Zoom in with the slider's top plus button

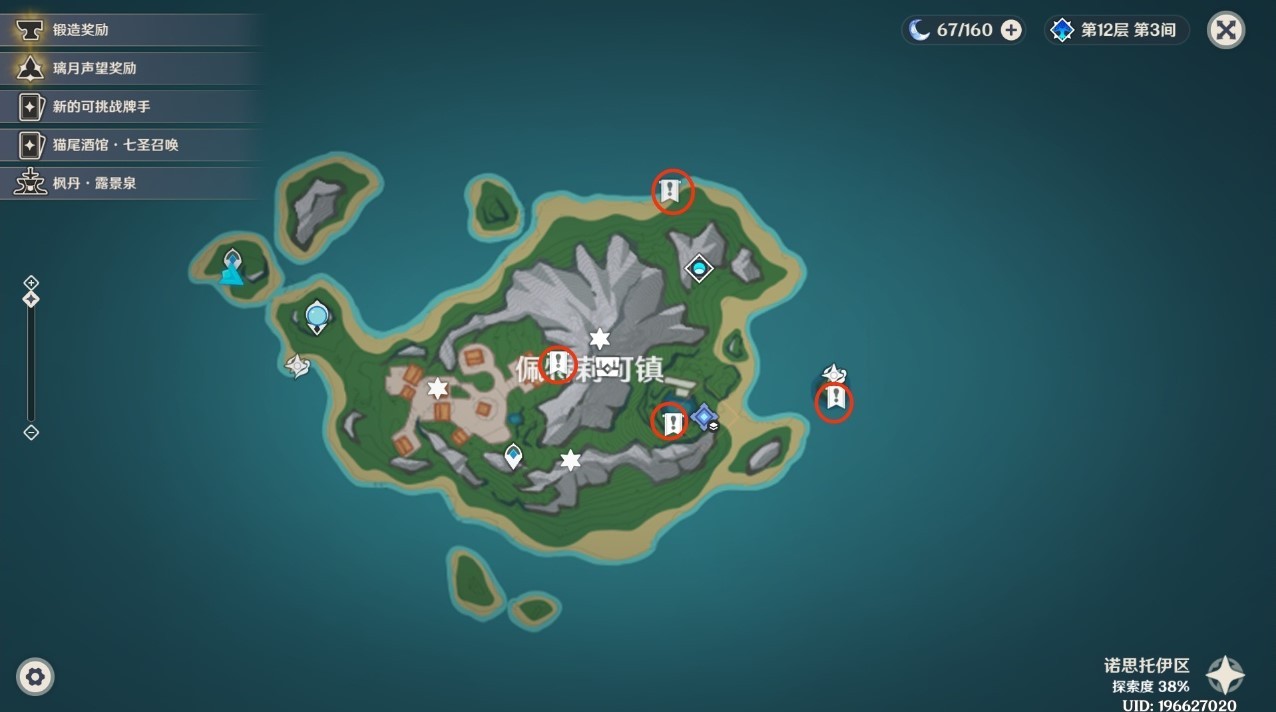31,283
